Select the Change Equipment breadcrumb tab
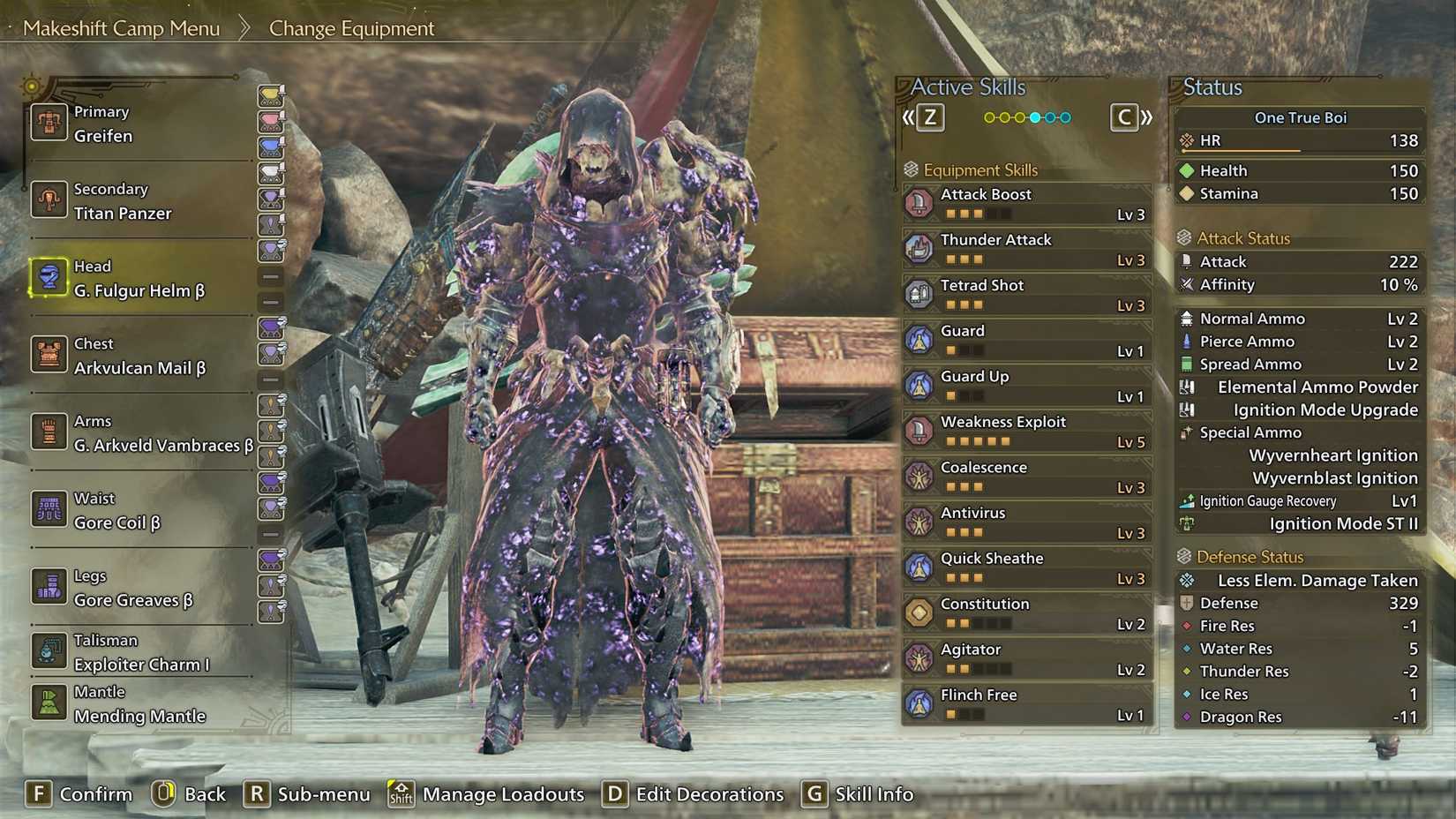The height and width of the screenshot is (819, 1456). click(x=350, y=27)
